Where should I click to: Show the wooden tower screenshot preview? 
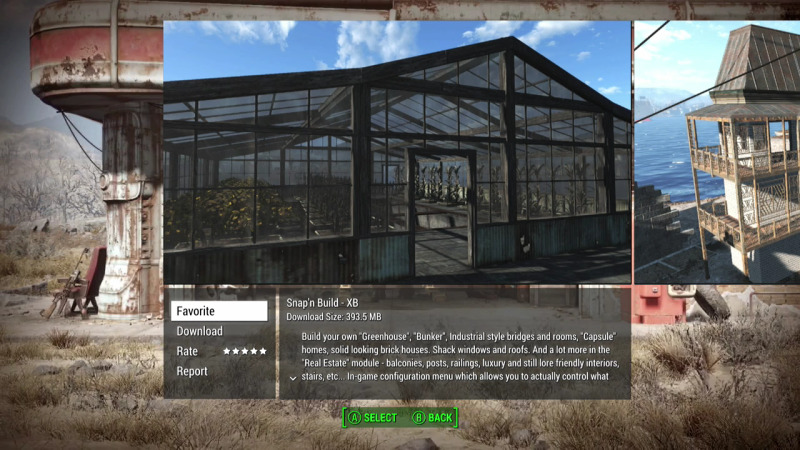717,152
